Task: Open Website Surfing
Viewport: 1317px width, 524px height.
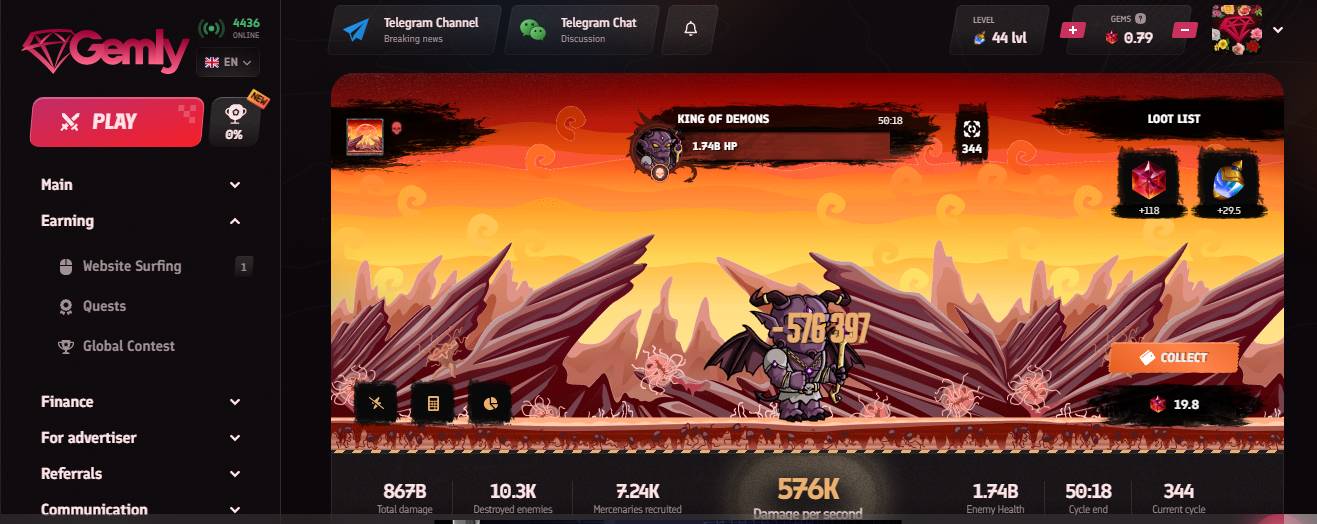Action: click(131, 266)
